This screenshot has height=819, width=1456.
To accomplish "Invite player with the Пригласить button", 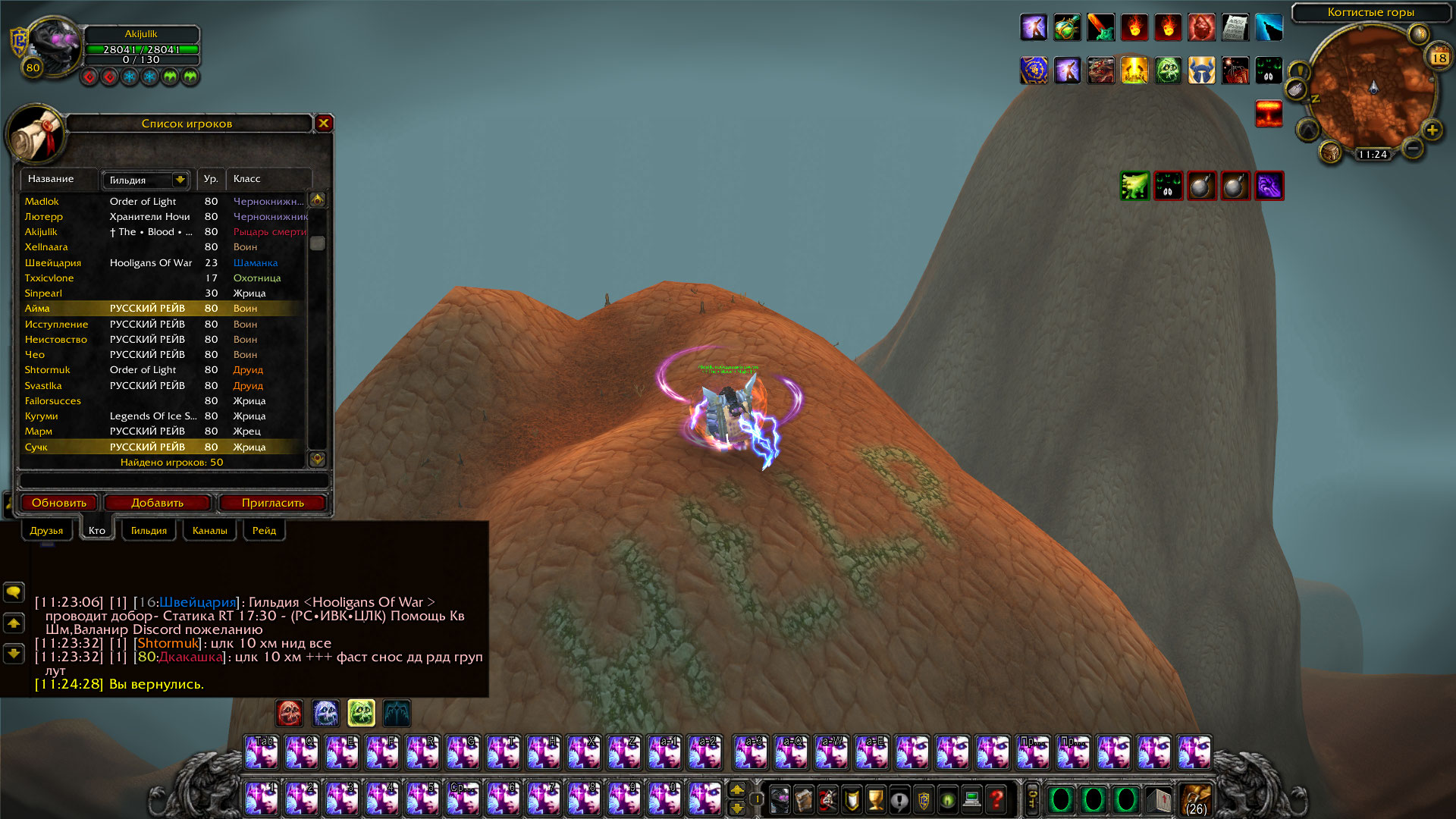I will [272, 503].
